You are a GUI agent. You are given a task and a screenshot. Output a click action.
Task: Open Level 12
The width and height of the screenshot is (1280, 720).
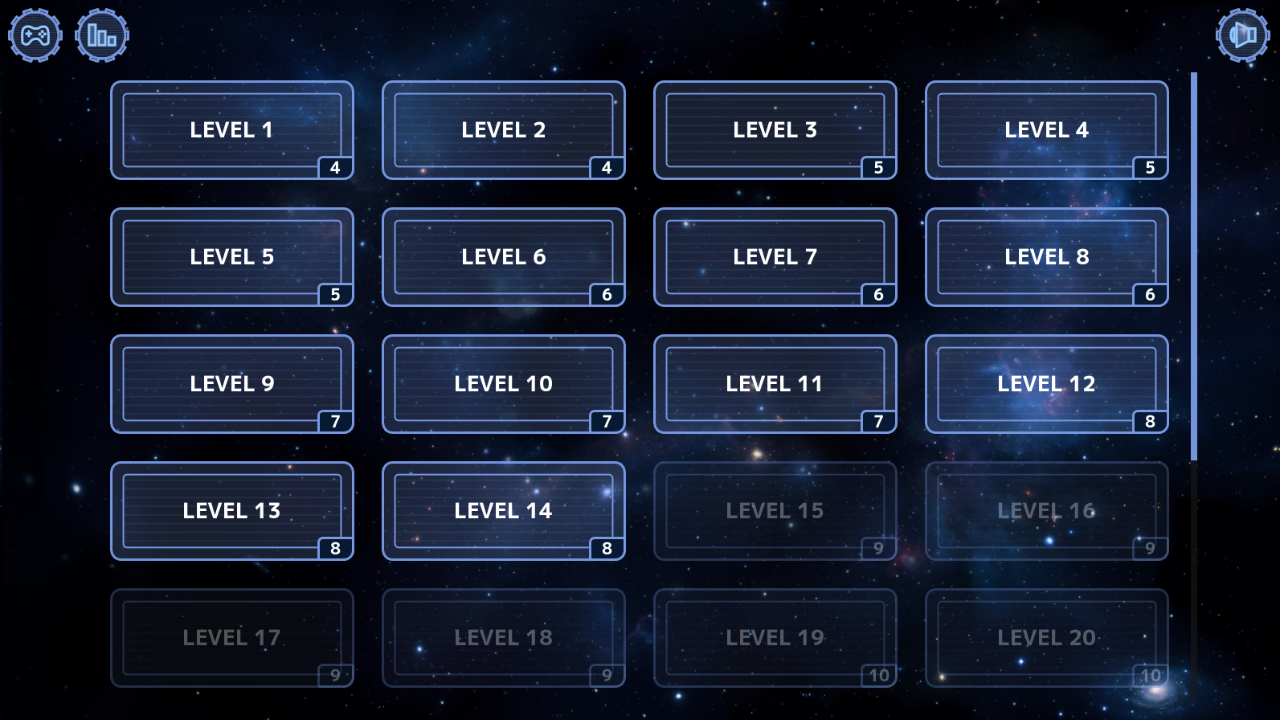coord(1046,384)
